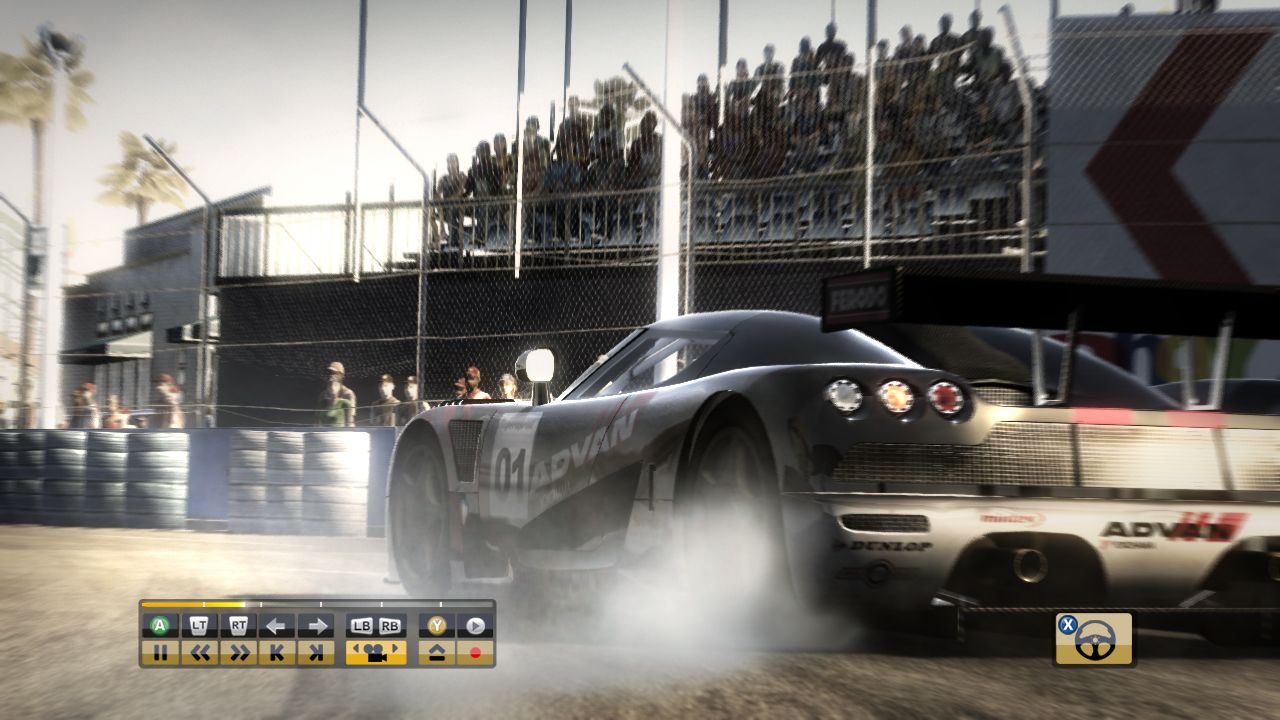The width and height of the screenshot is (1280, 720).
Task: Click the RB bumper badge
Action: (388, 625)
